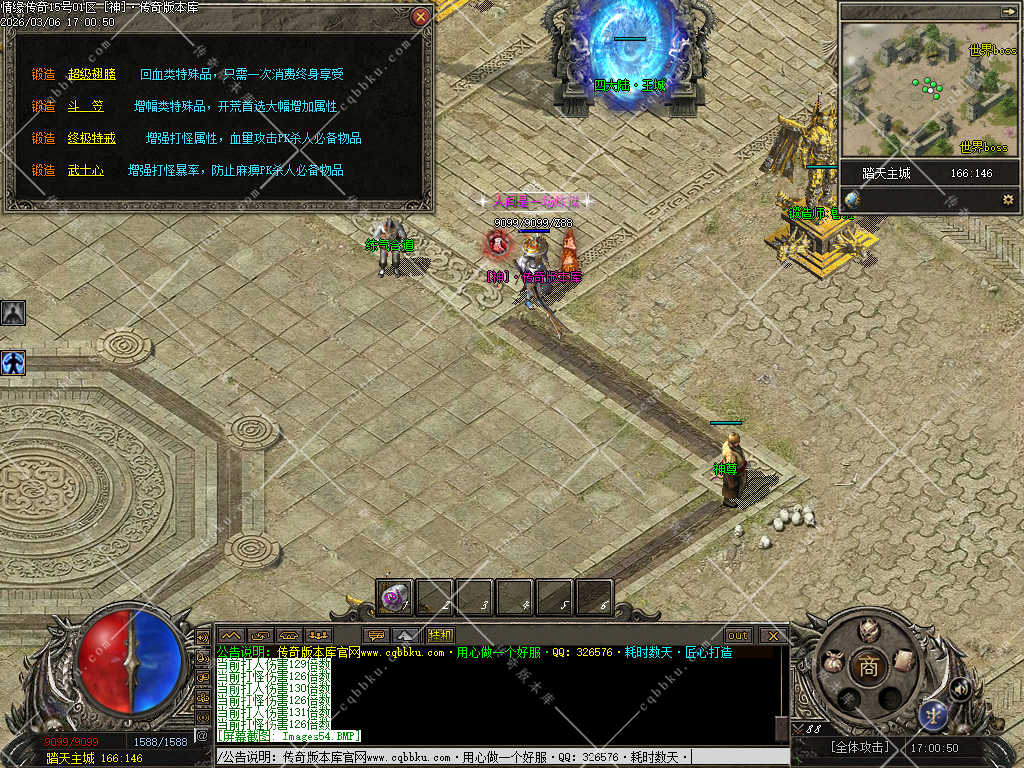Focus the chat text input field
Screen dimensions: 1024x768
click(x=500, y=757)
